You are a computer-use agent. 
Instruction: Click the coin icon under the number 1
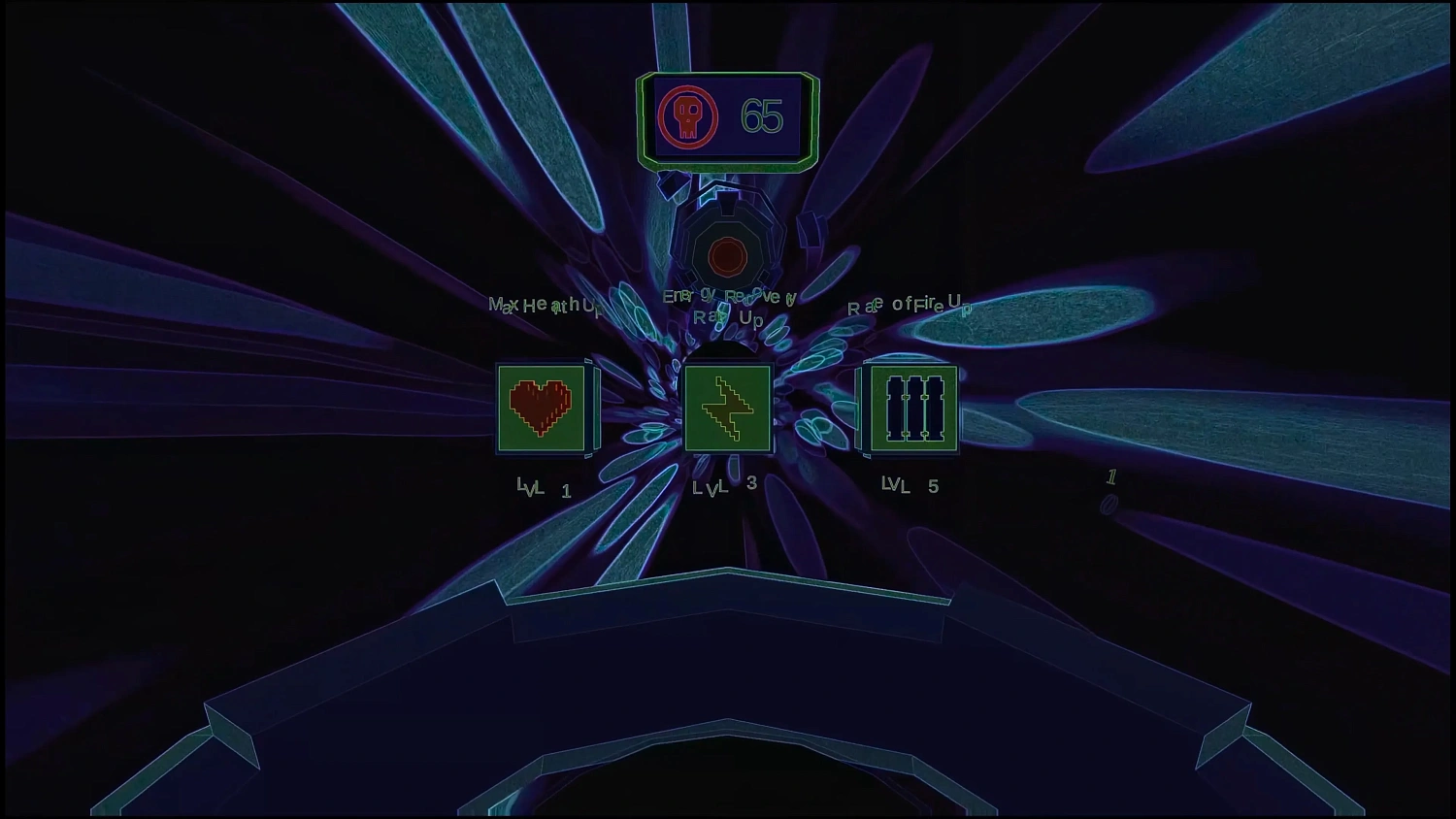pyautogui.click(x=1108, y=503)
